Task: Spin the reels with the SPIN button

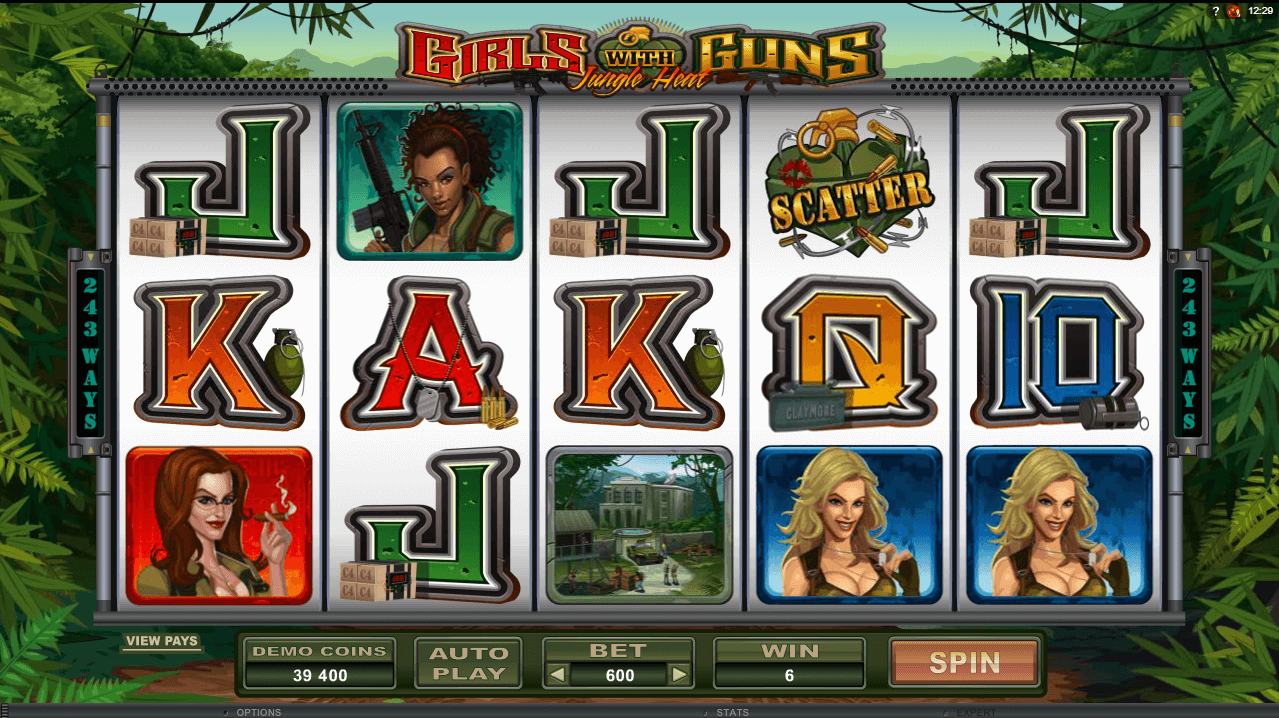Action: click(964, 662)
